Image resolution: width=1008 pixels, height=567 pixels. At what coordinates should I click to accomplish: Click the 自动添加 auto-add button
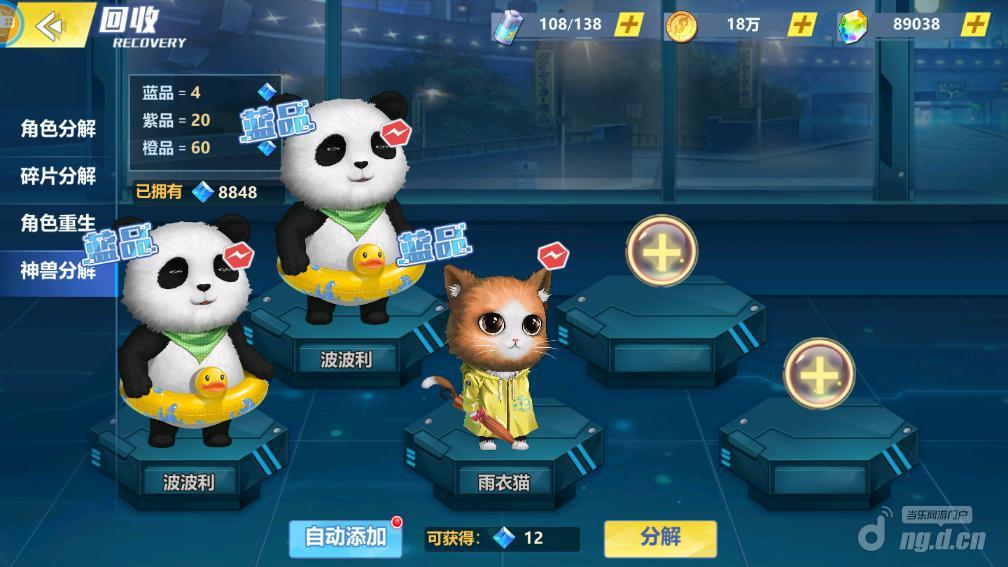345,537
